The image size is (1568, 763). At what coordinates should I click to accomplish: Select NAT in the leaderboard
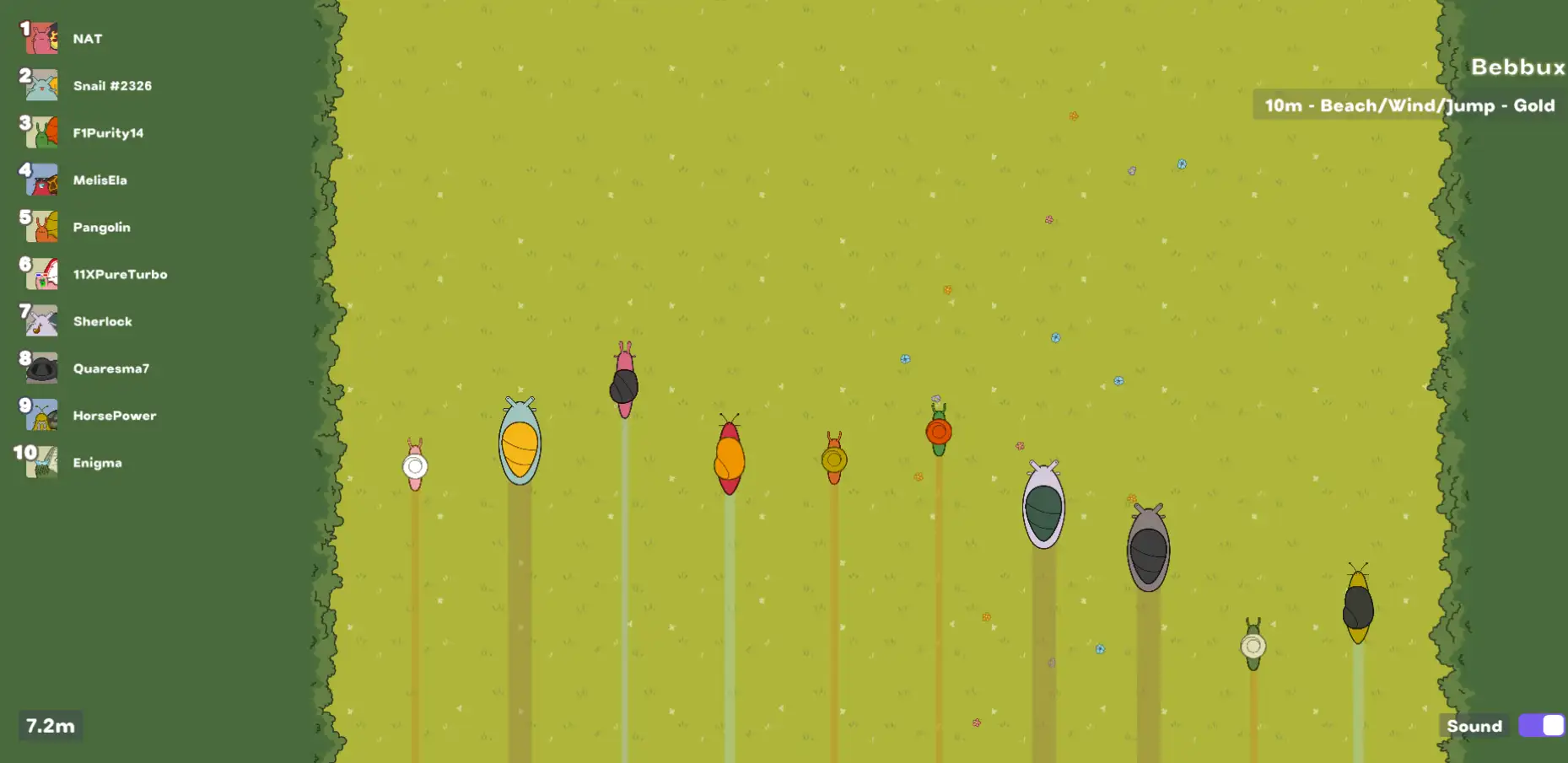click(87, 39)
